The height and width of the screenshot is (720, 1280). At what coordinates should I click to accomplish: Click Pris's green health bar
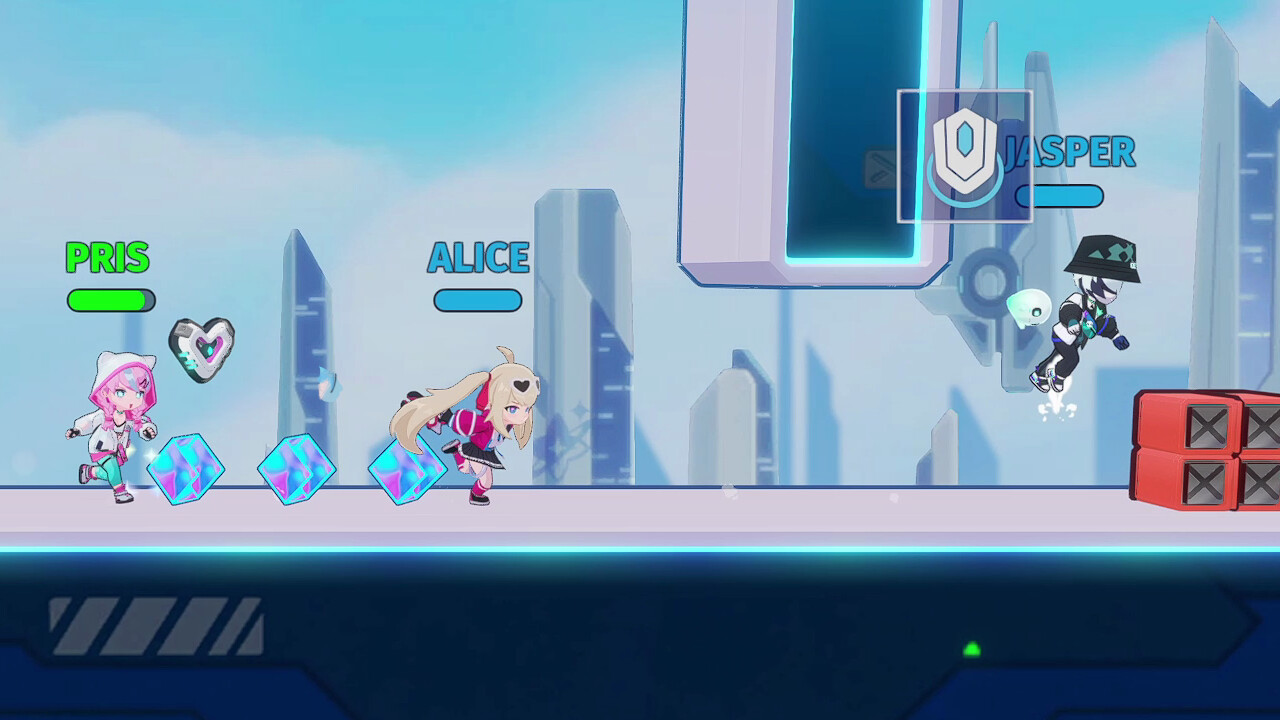pyautogui.click(x=110, y=300)
